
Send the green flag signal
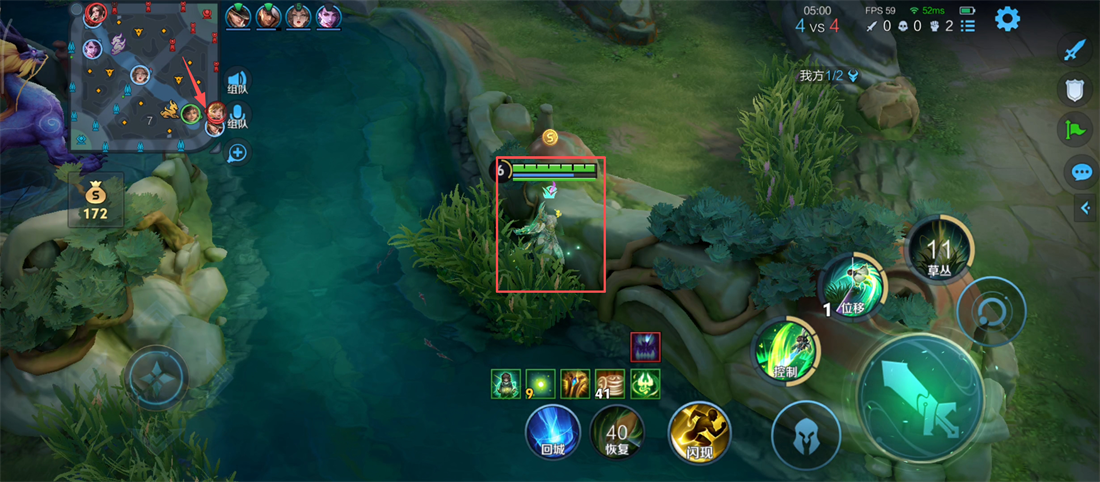tap(1074, 130)
